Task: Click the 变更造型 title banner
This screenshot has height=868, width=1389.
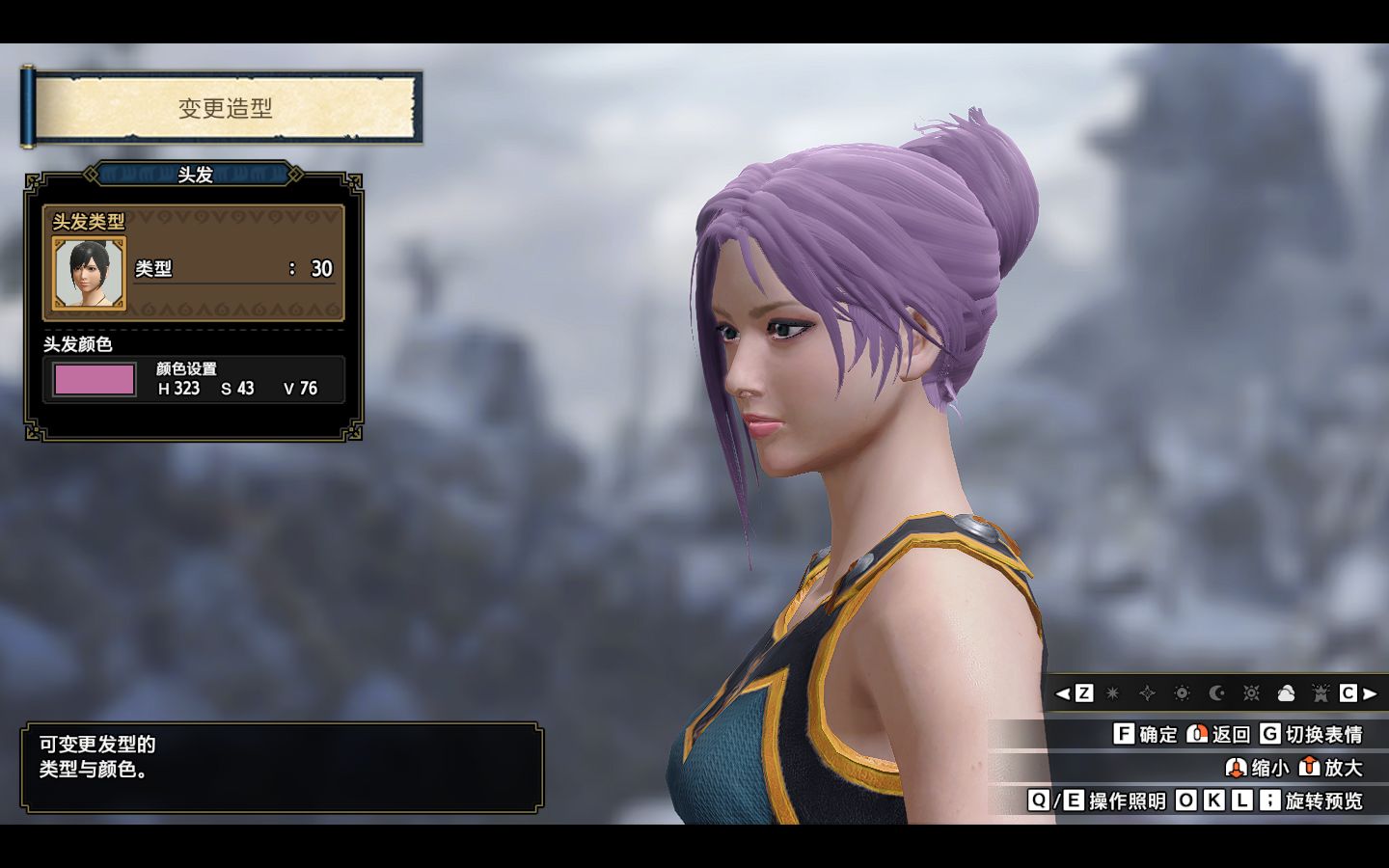Action: coord(224,108)
